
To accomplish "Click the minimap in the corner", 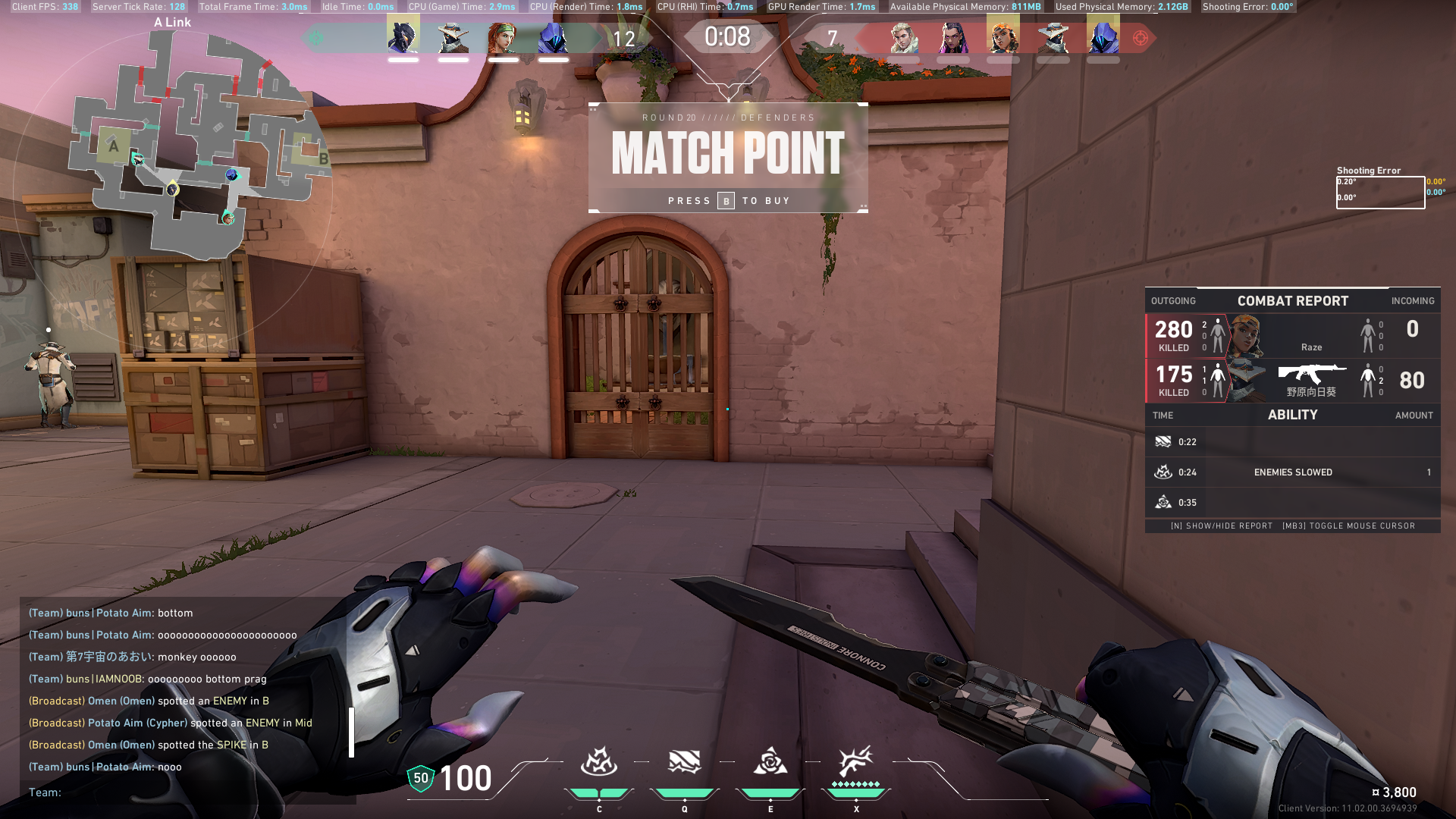I will [201, 144].
